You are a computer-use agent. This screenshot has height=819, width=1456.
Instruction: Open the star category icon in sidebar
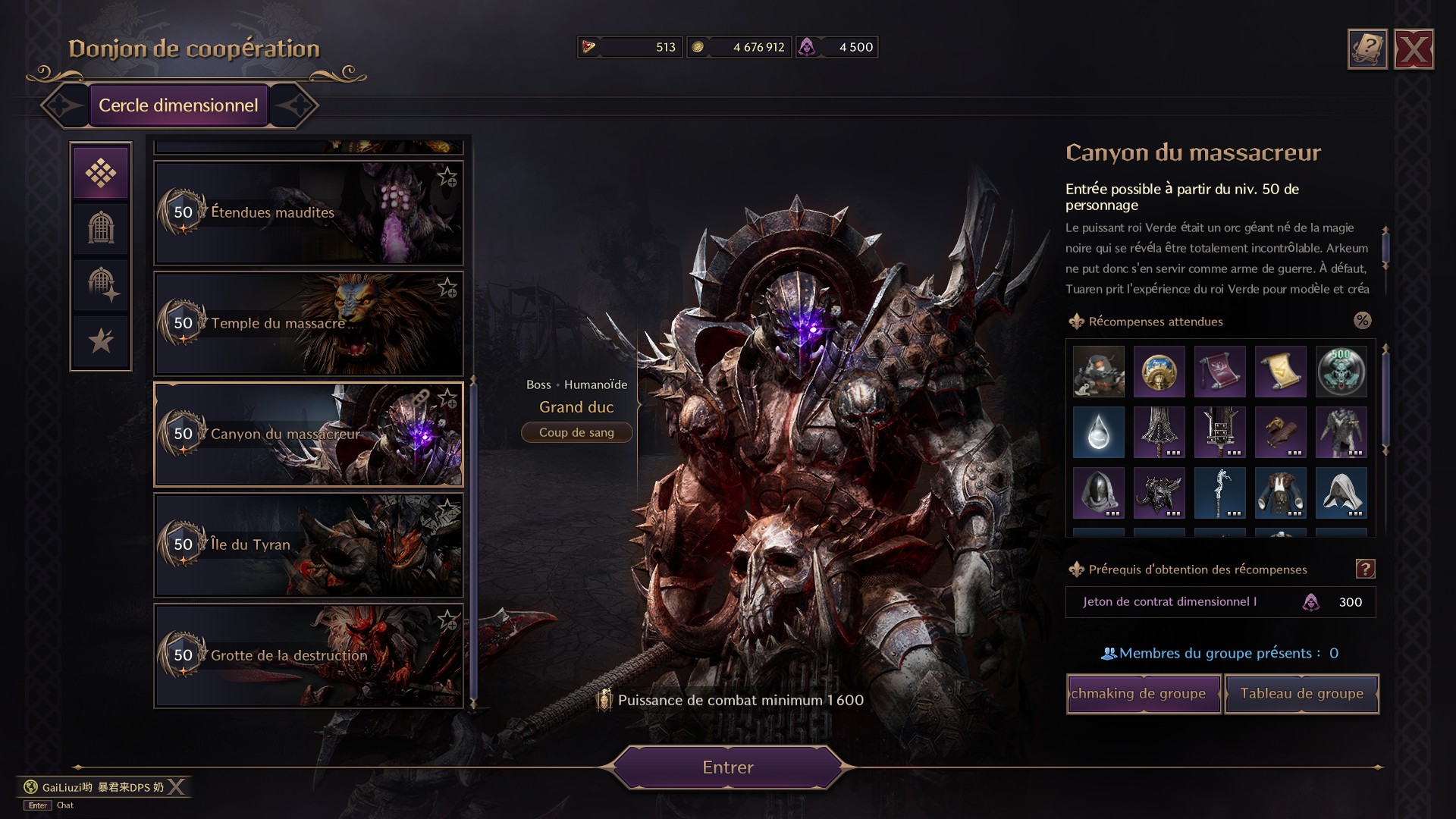point(101,340)
